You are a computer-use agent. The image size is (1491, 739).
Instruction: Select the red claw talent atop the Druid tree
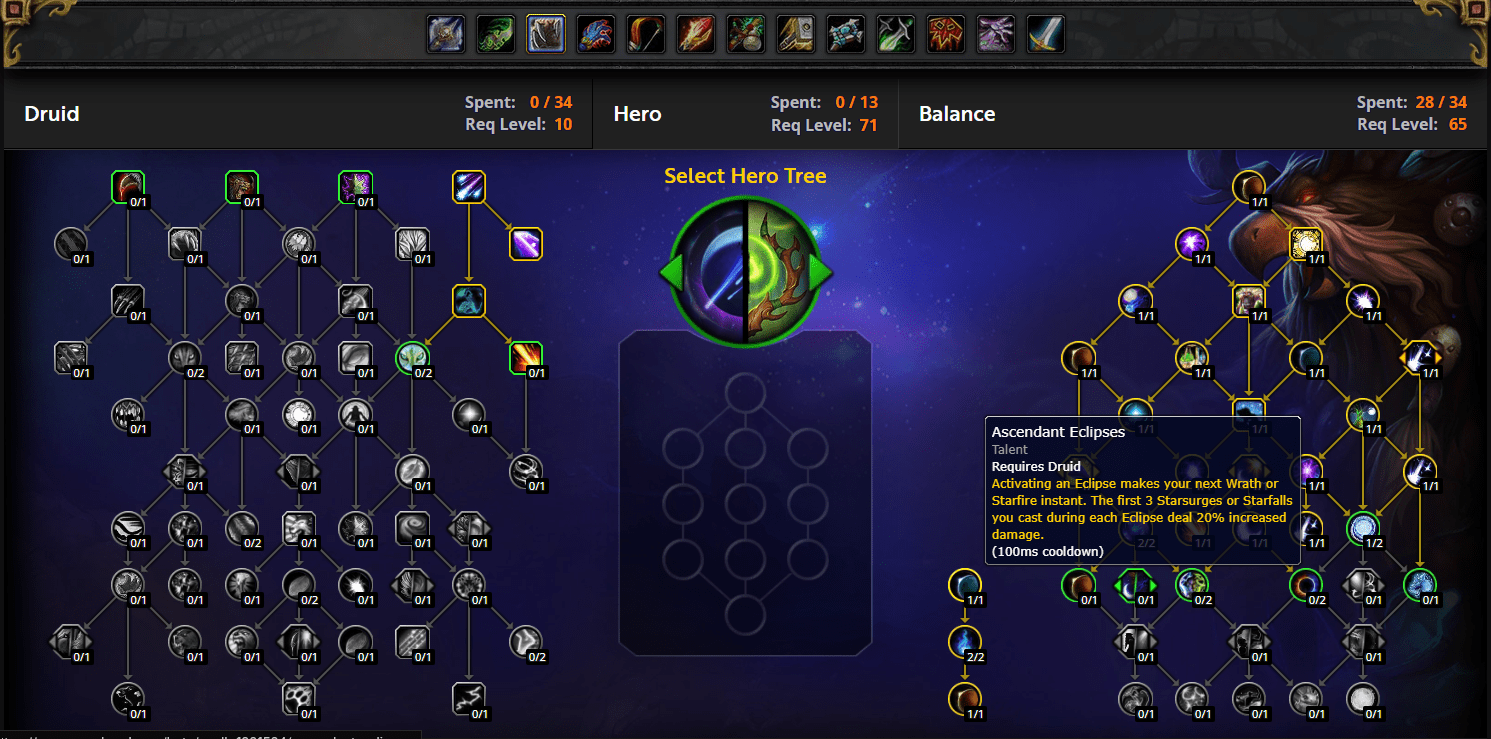point(129,186)
